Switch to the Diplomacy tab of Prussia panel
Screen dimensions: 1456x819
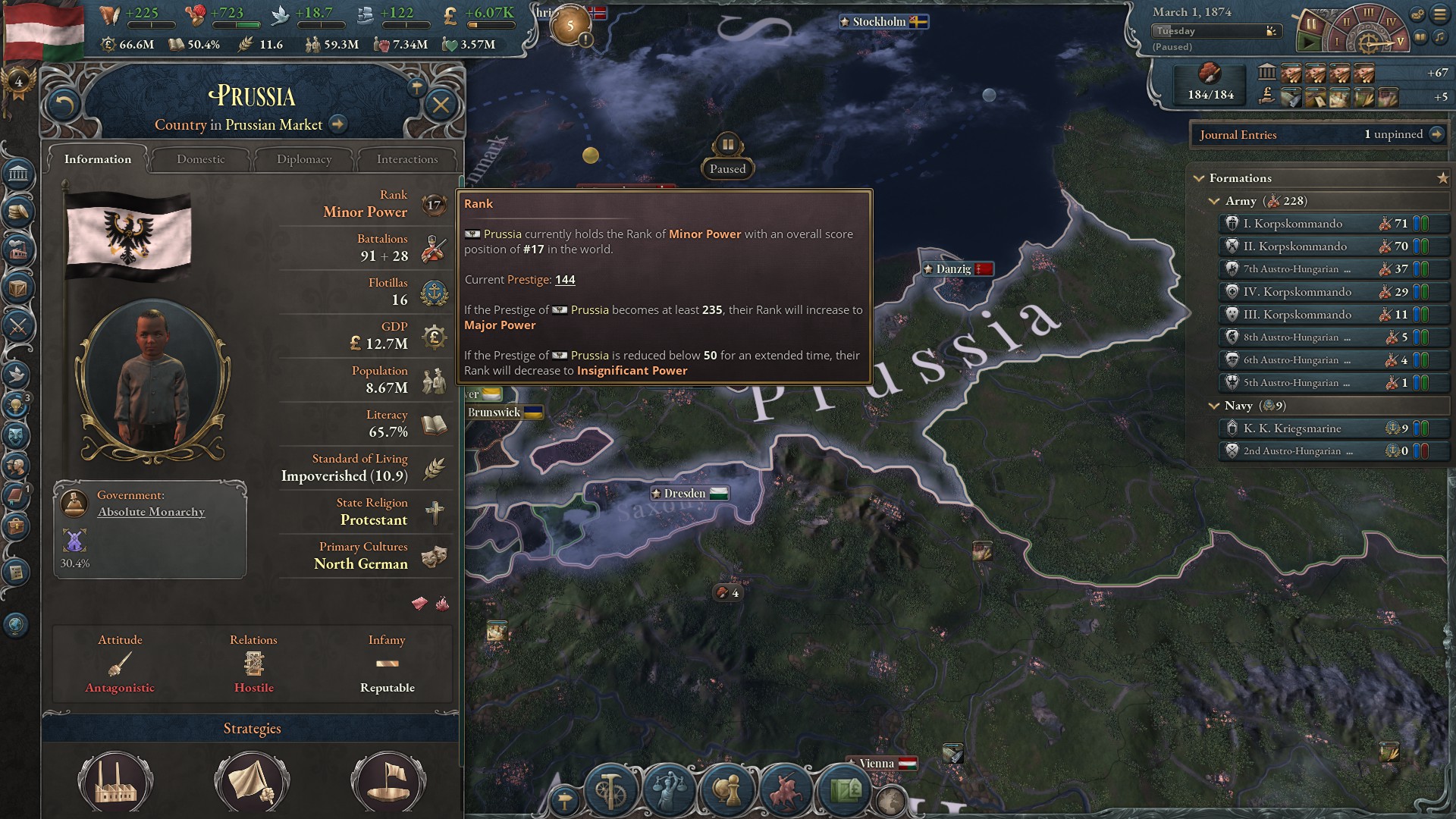pos(303,159)
